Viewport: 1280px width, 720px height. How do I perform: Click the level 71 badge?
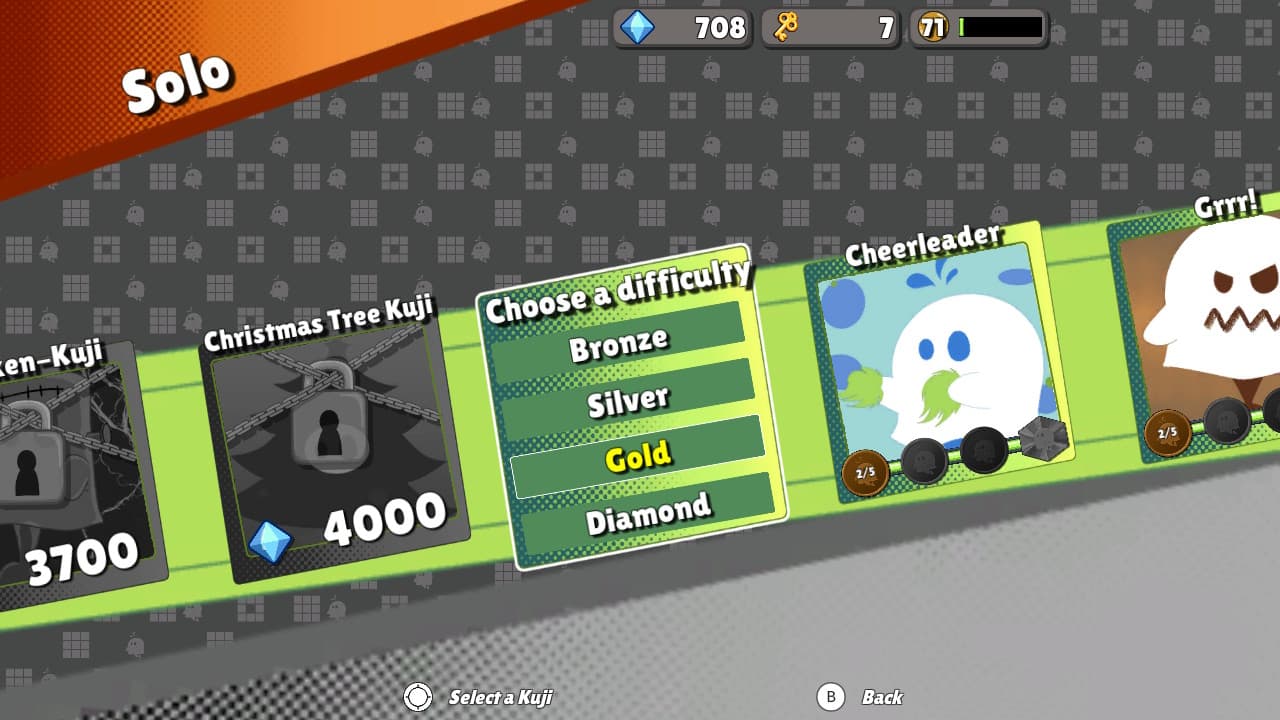pos(931,27)
